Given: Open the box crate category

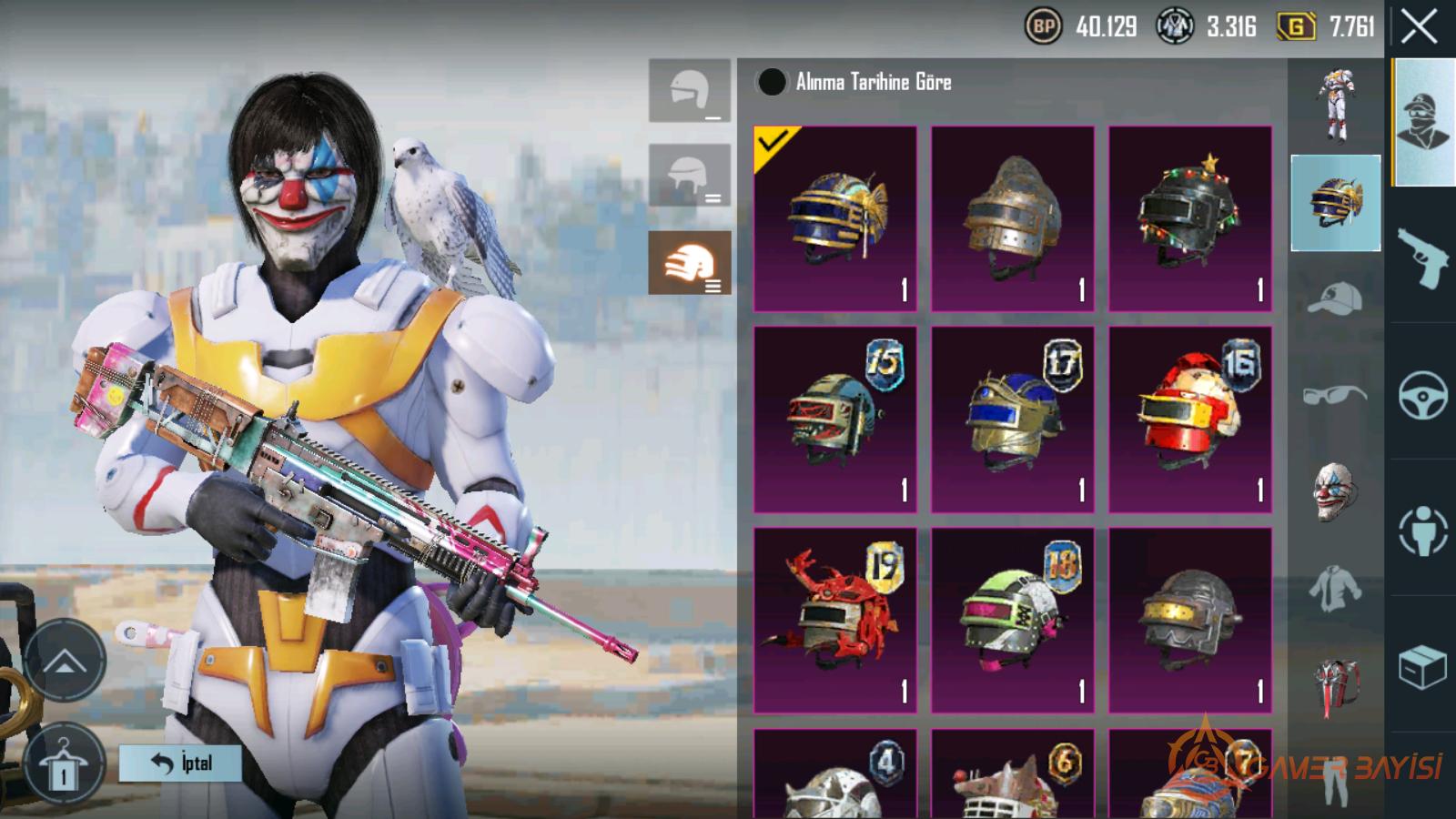Looking at the screenshot, I should click(x=1422, y=668).
